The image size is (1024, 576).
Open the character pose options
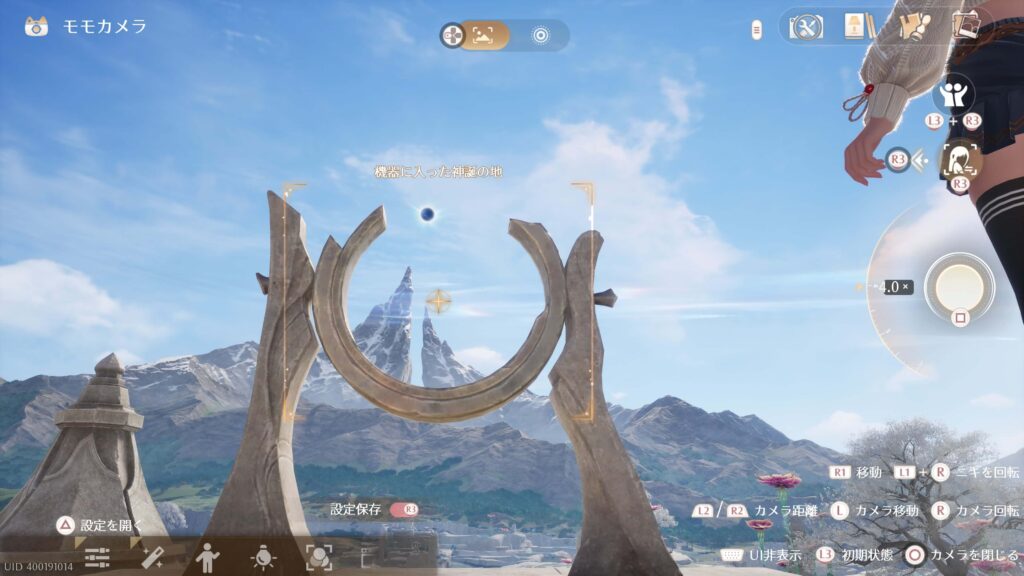207,558
